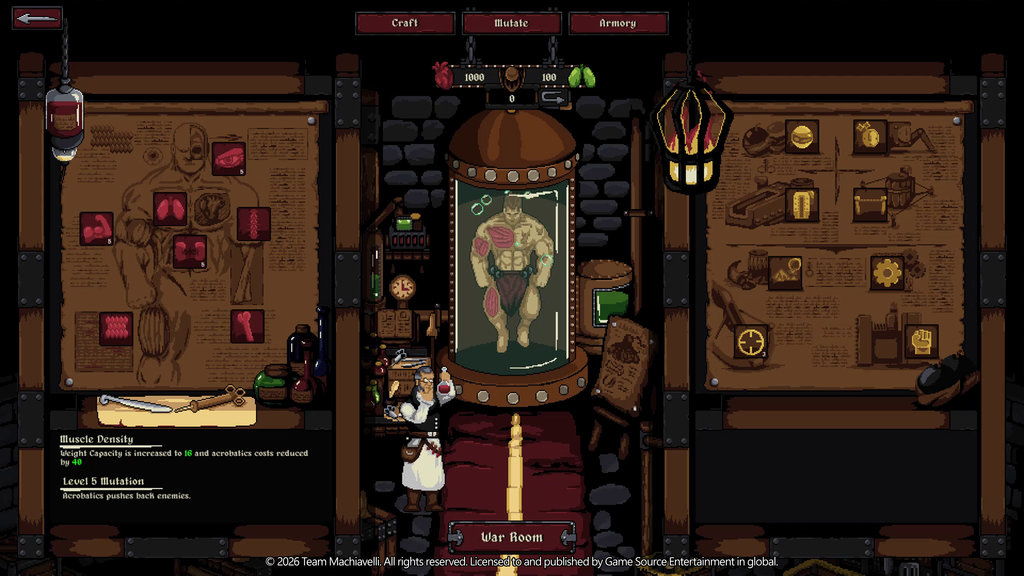Select the flexed bicep mutation
This screenshot has width=1024, height=576.
[x=97, y=228]
